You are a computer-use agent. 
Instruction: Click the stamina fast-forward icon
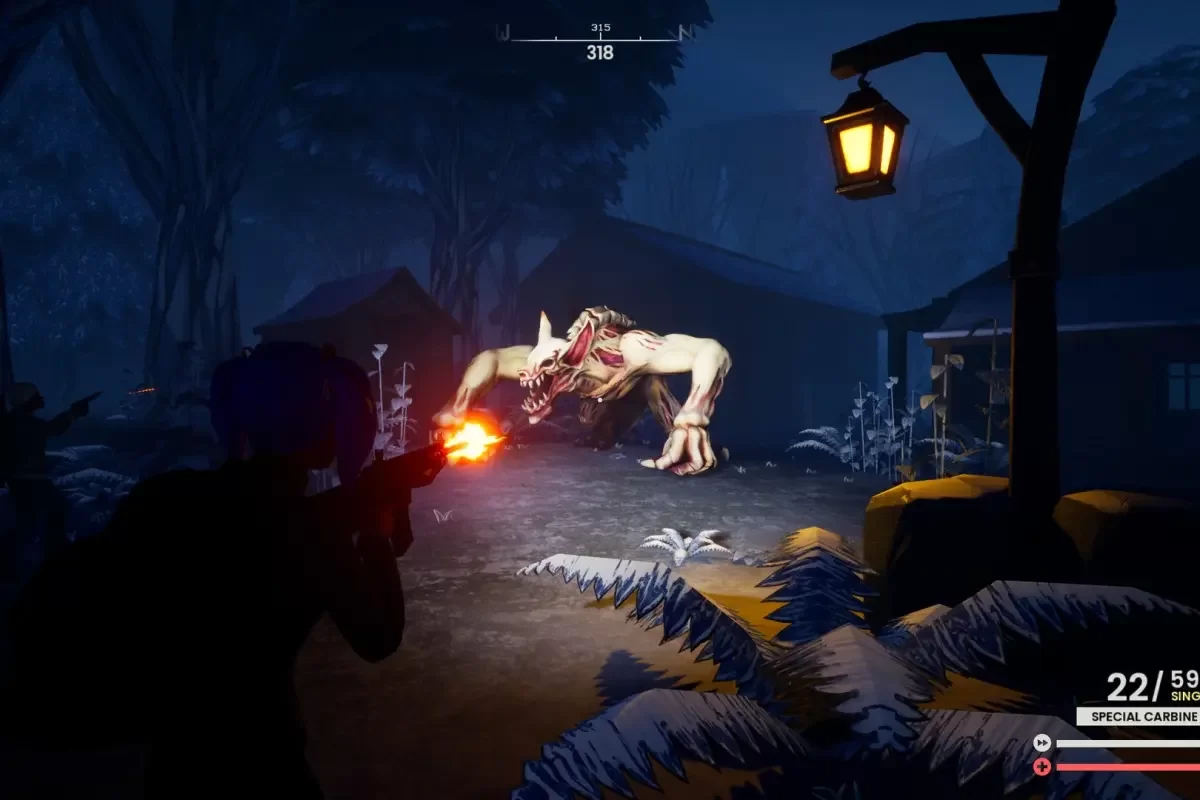click(1042, 743)
